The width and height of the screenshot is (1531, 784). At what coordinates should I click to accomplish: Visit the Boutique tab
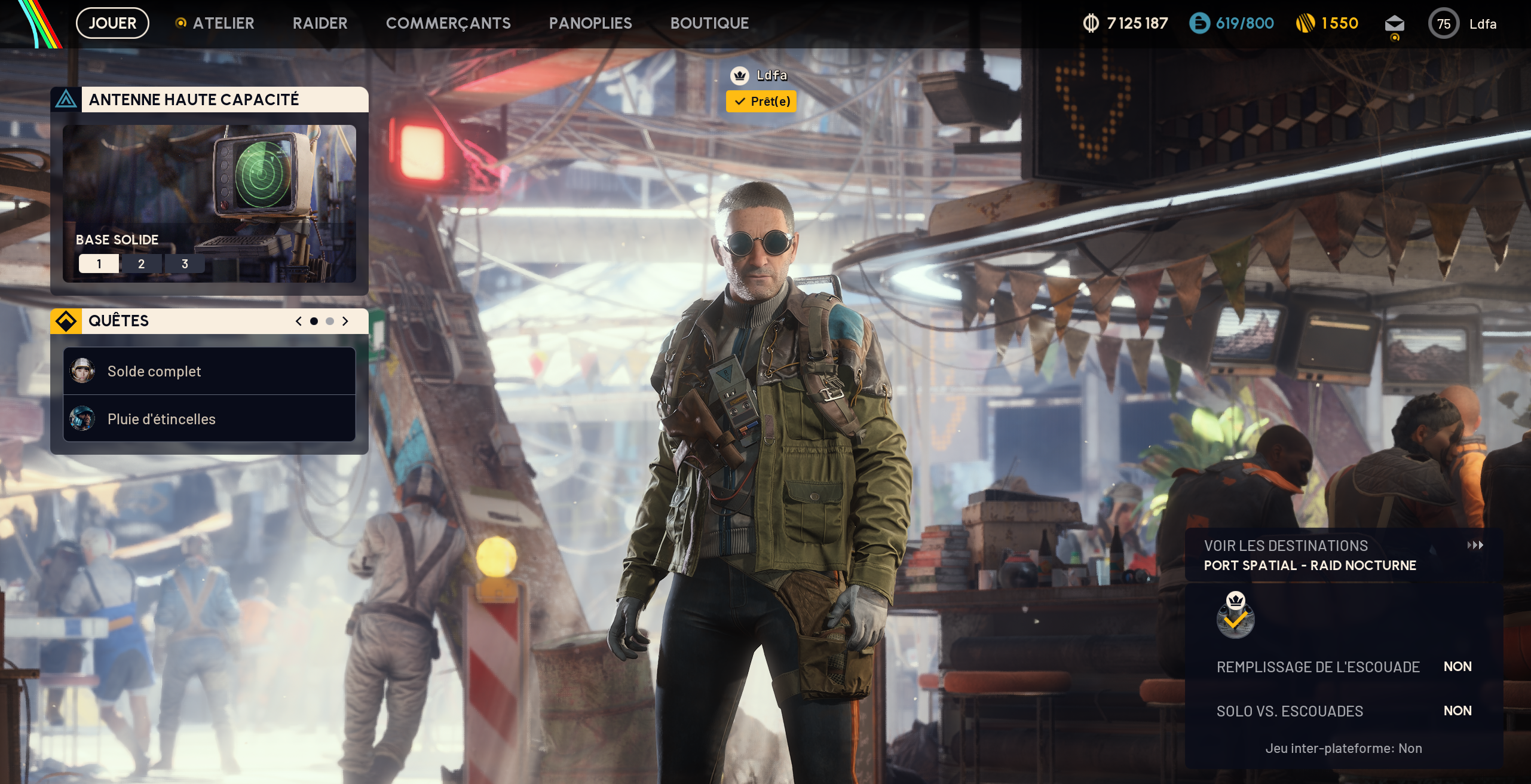[709, 23]
